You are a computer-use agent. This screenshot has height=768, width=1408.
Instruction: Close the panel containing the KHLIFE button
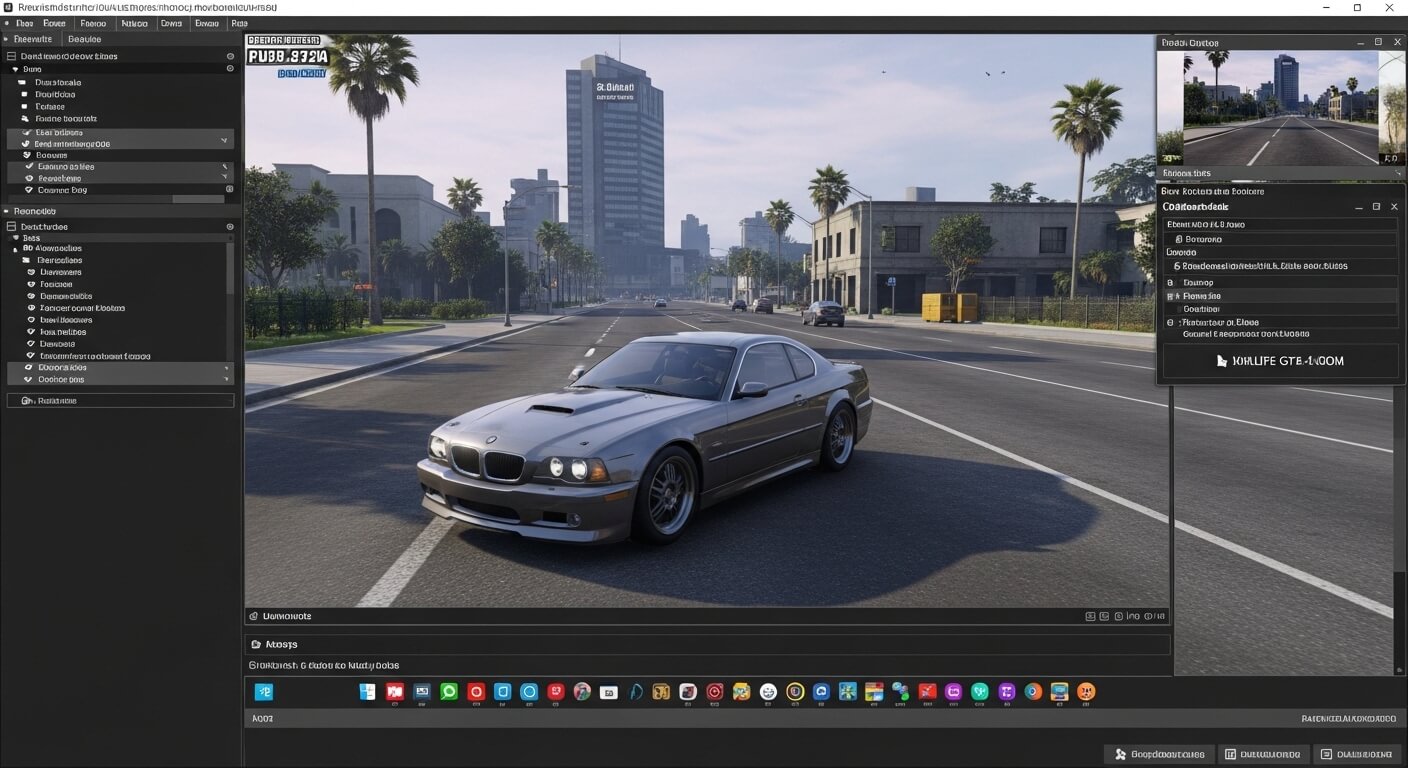coord(1394,206)
